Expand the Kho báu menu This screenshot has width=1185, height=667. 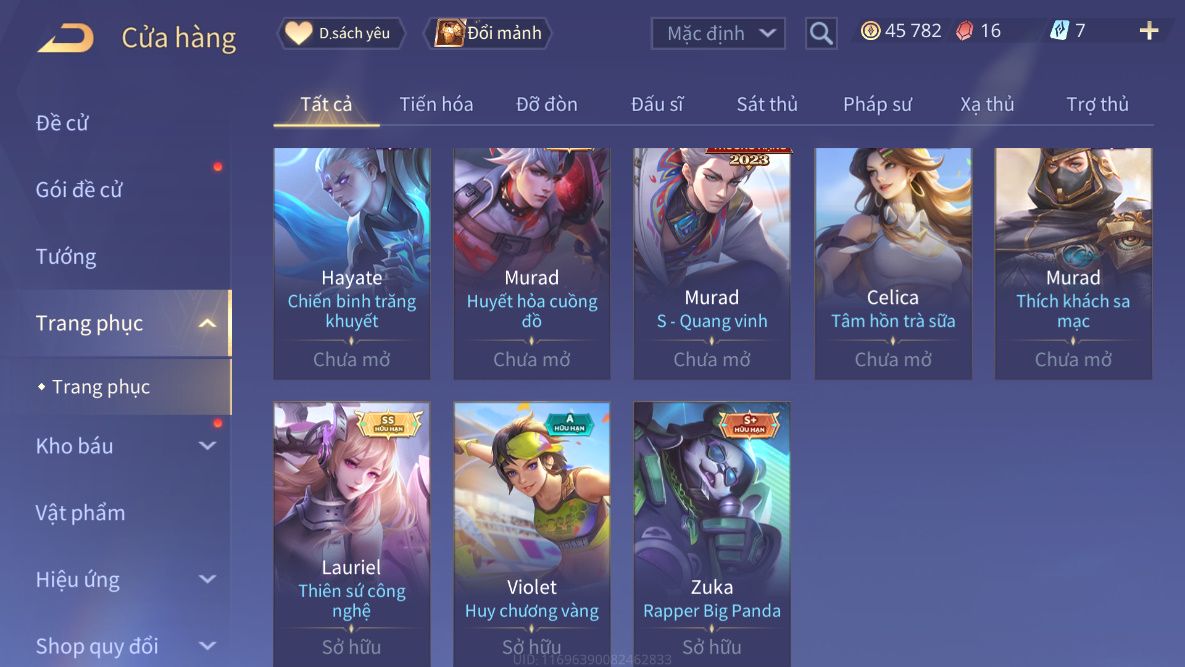pos(125,446)
